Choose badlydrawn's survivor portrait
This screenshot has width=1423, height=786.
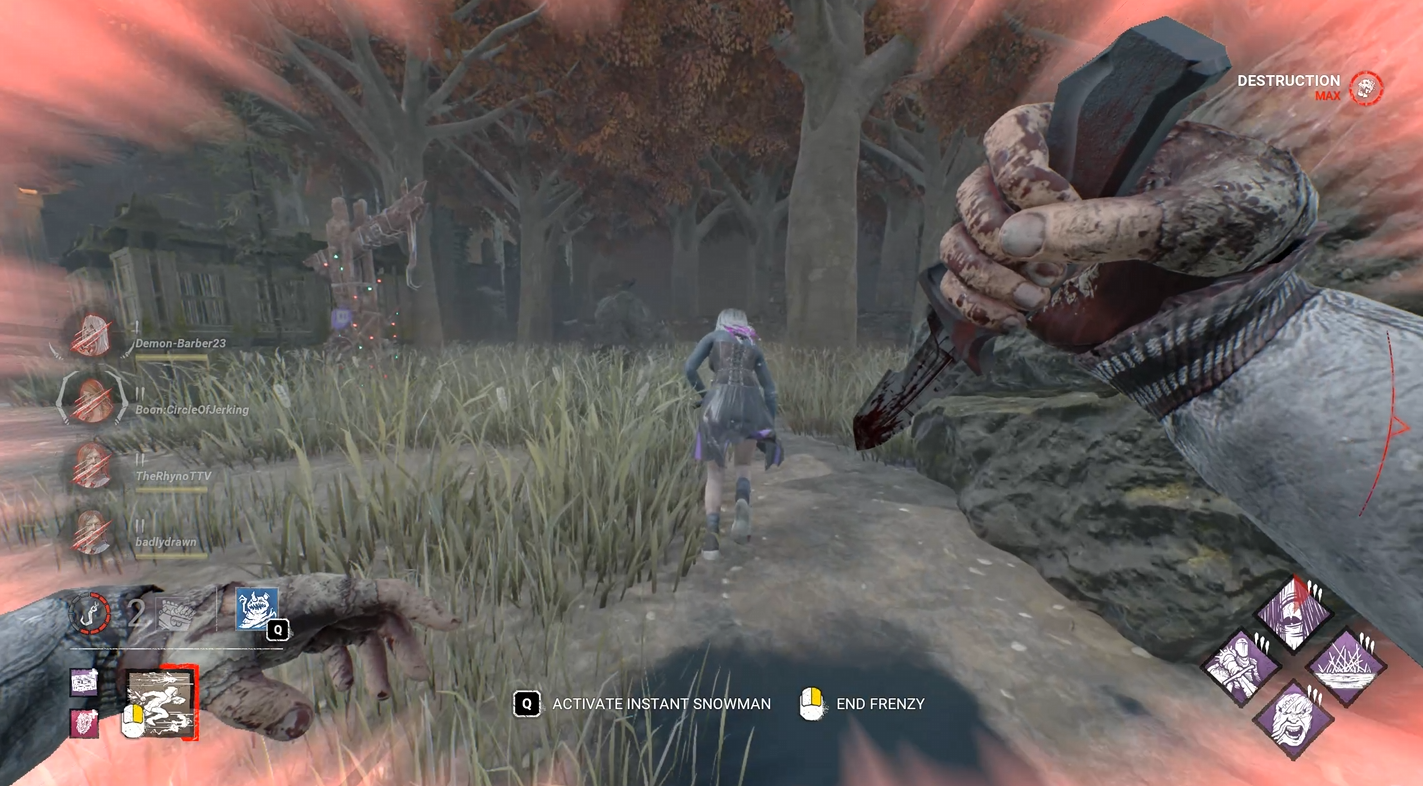pos(91,531)
